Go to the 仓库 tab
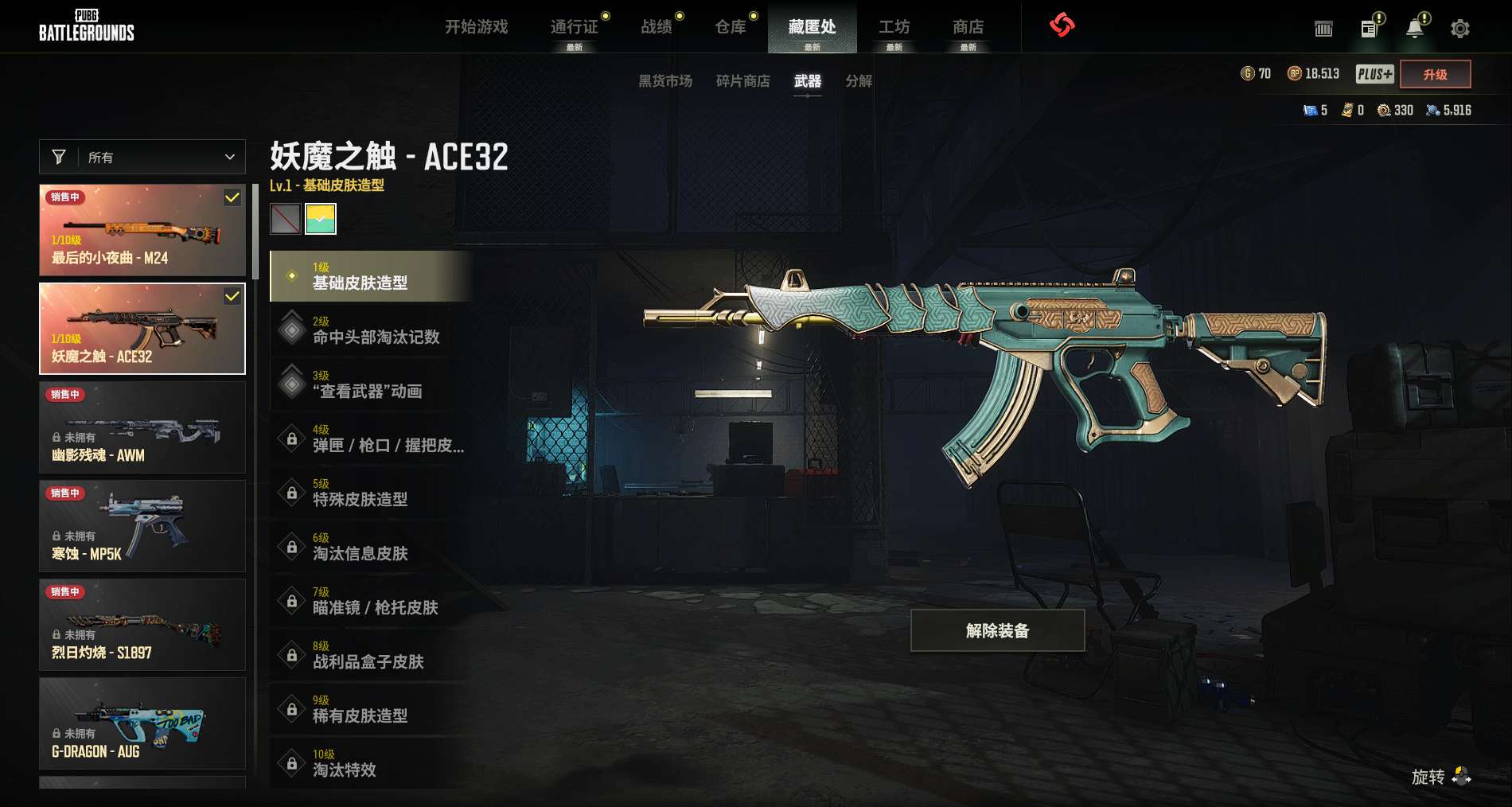 tap(731, 27)
